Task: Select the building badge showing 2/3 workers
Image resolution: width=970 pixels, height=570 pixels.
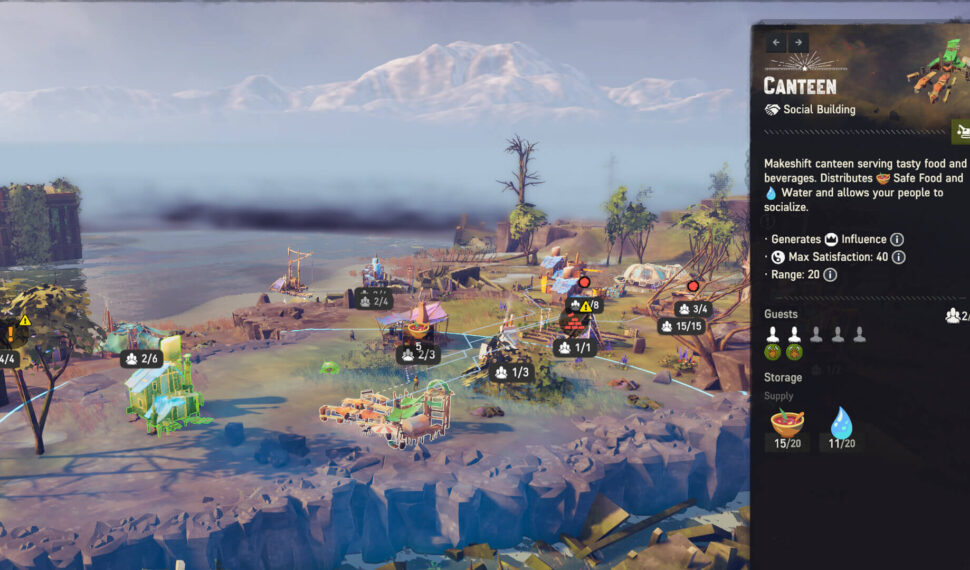Action: pos(418,355)
